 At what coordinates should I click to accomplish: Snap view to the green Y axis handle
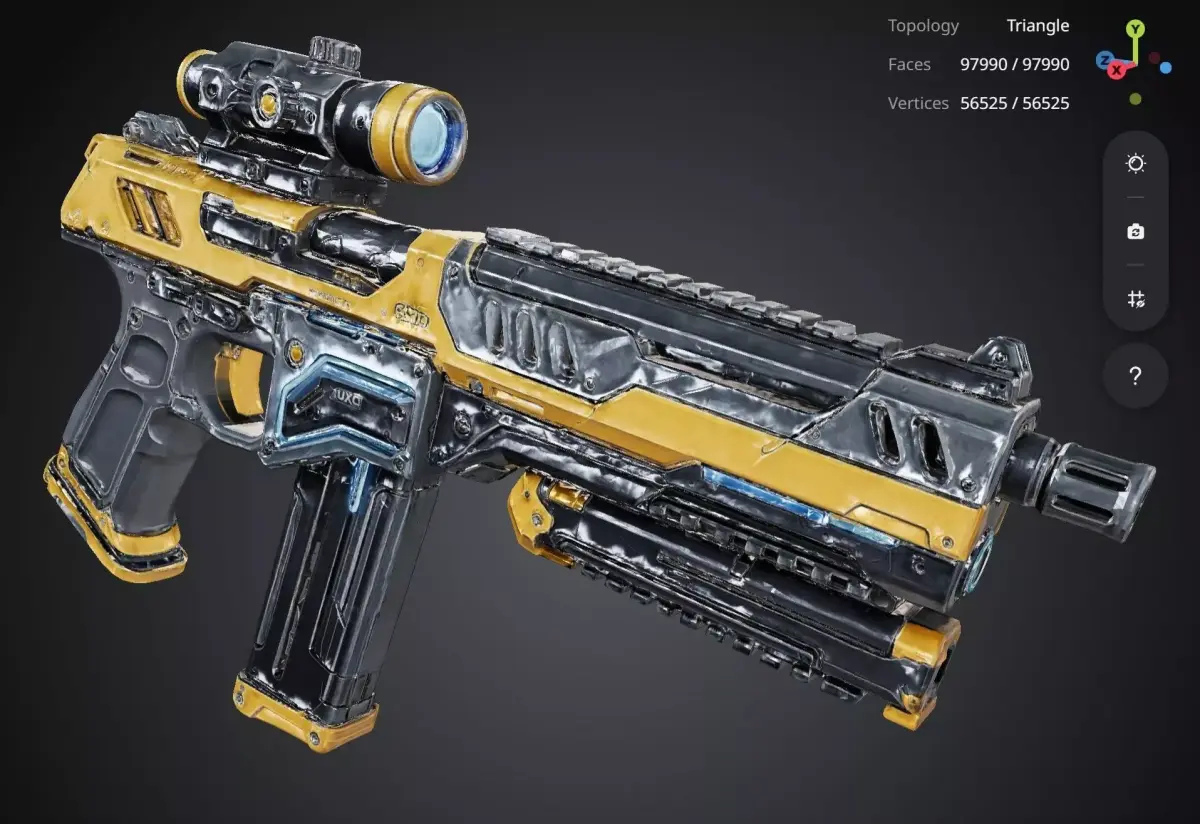[1135, 29]
